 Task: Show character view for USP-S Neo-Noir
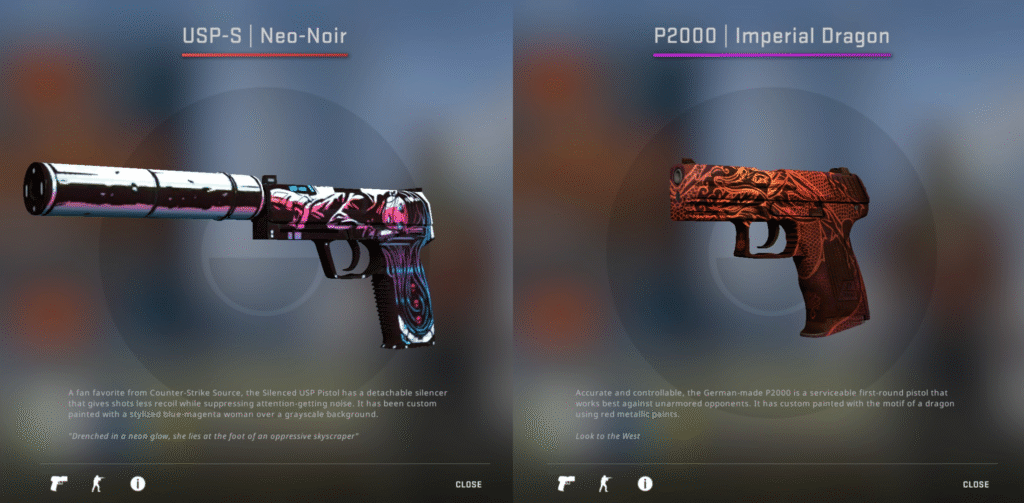coord(98,484)
